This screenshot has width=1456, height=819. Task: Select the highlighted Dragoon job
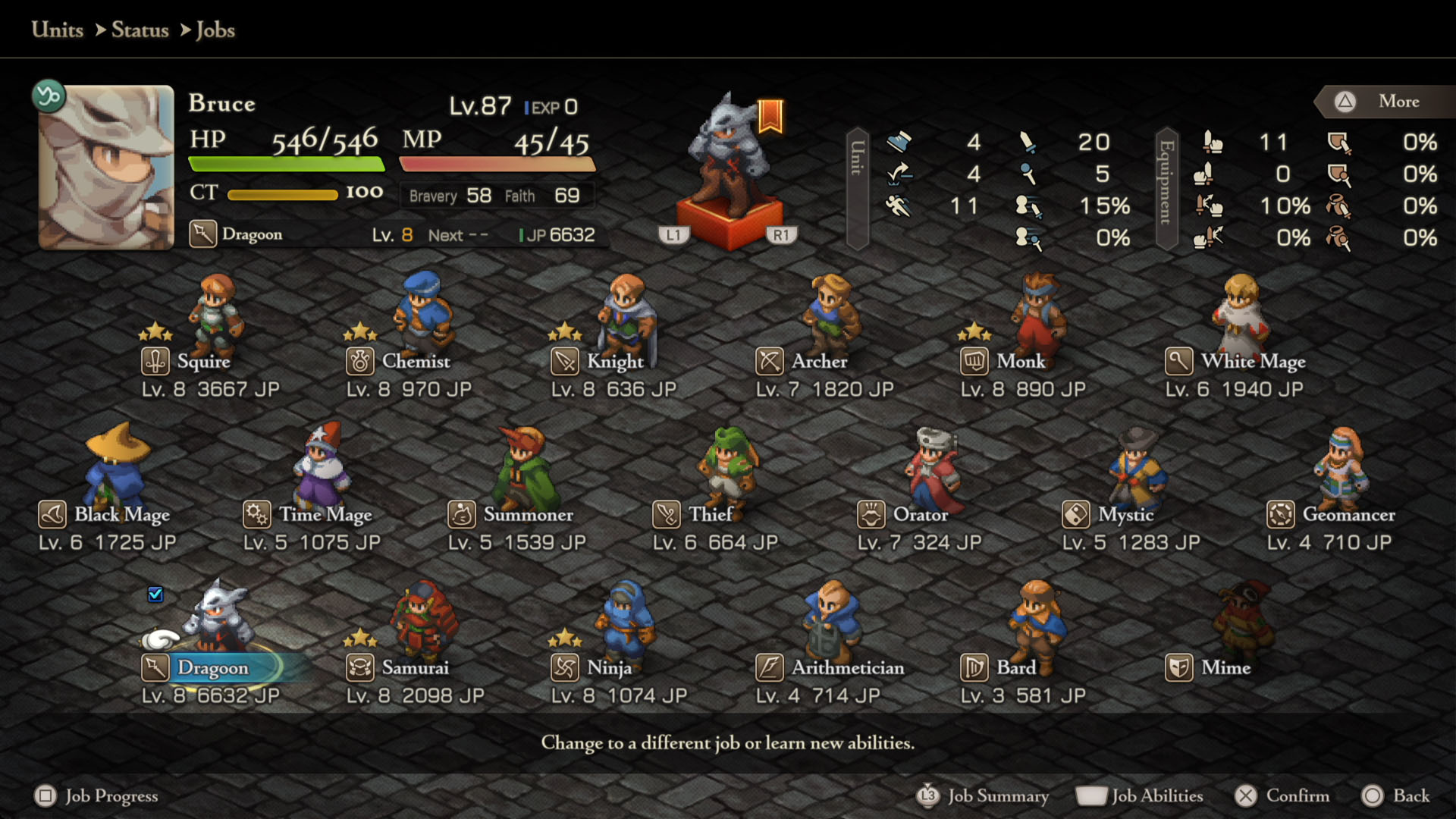tap(212, 668)
